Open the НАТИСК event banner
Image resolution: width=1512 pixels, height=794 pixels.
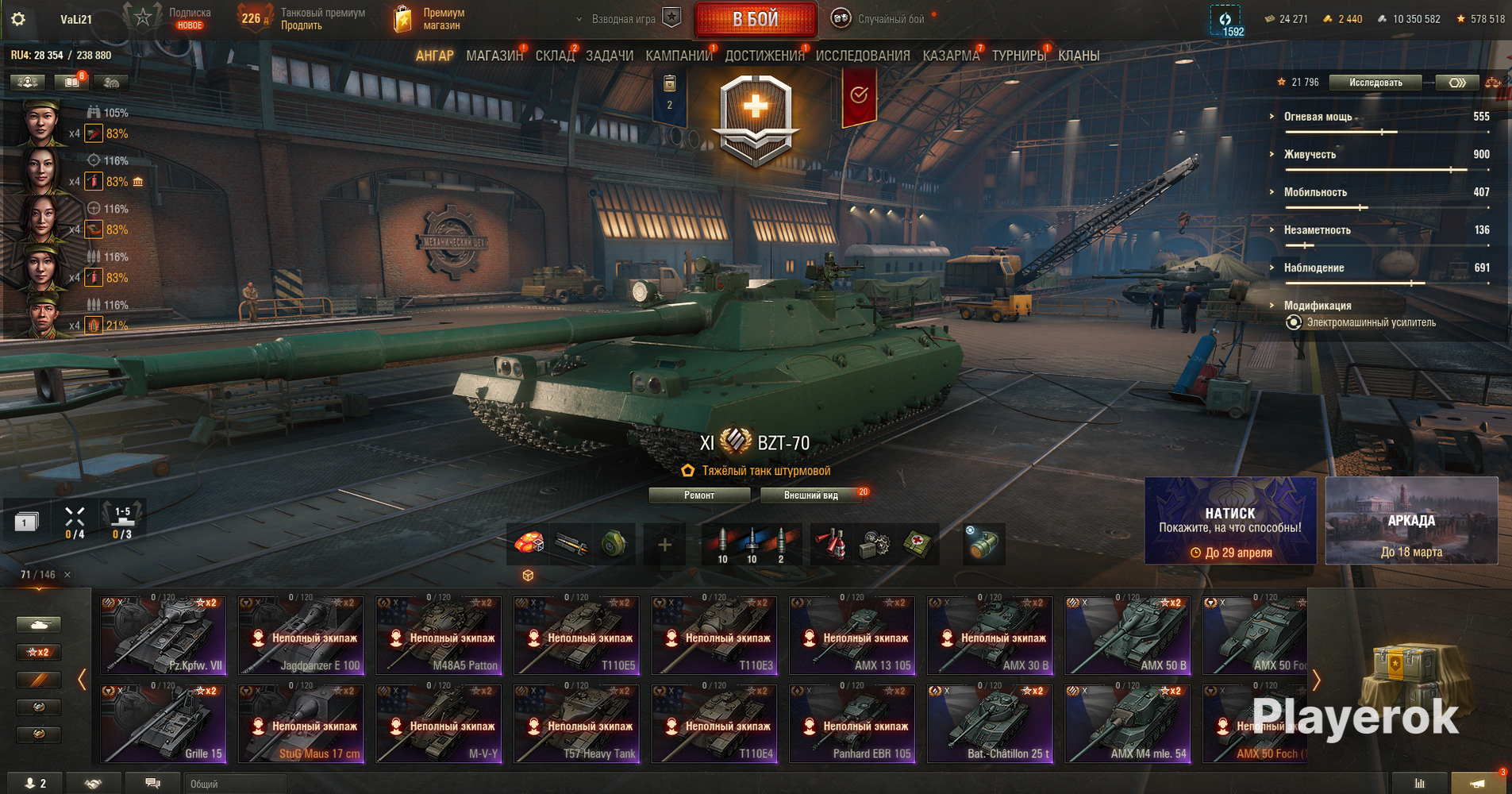(x=1230, y=521)
